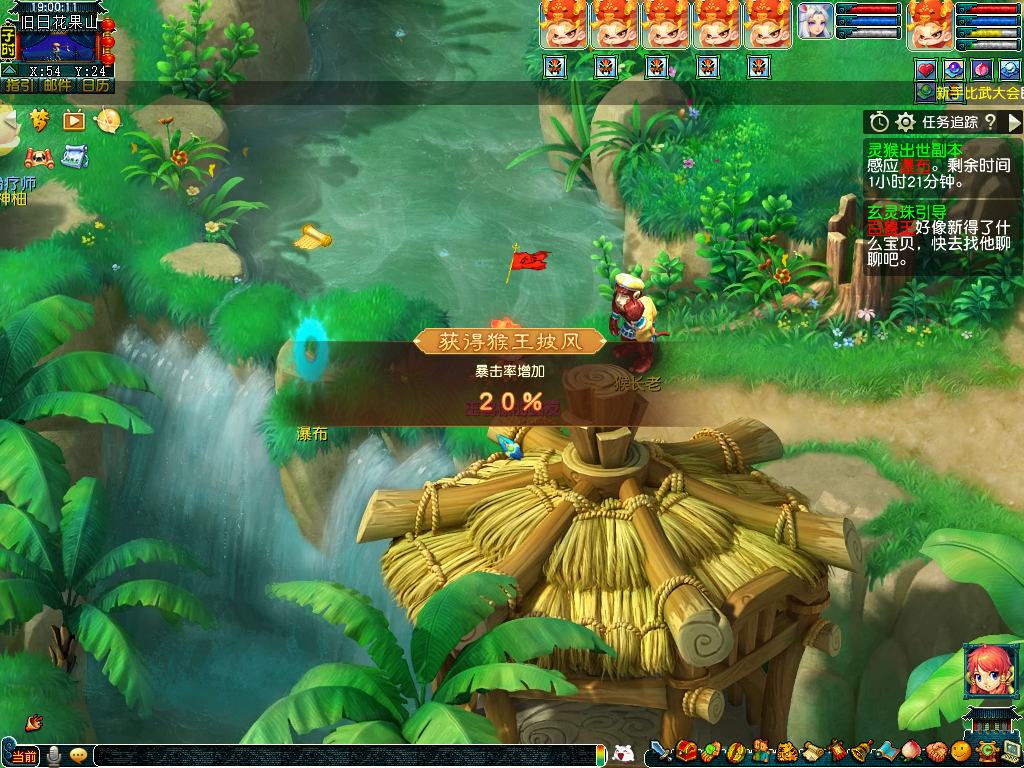
Task: Open the orange 梦 icon
Action: point(40,120)
